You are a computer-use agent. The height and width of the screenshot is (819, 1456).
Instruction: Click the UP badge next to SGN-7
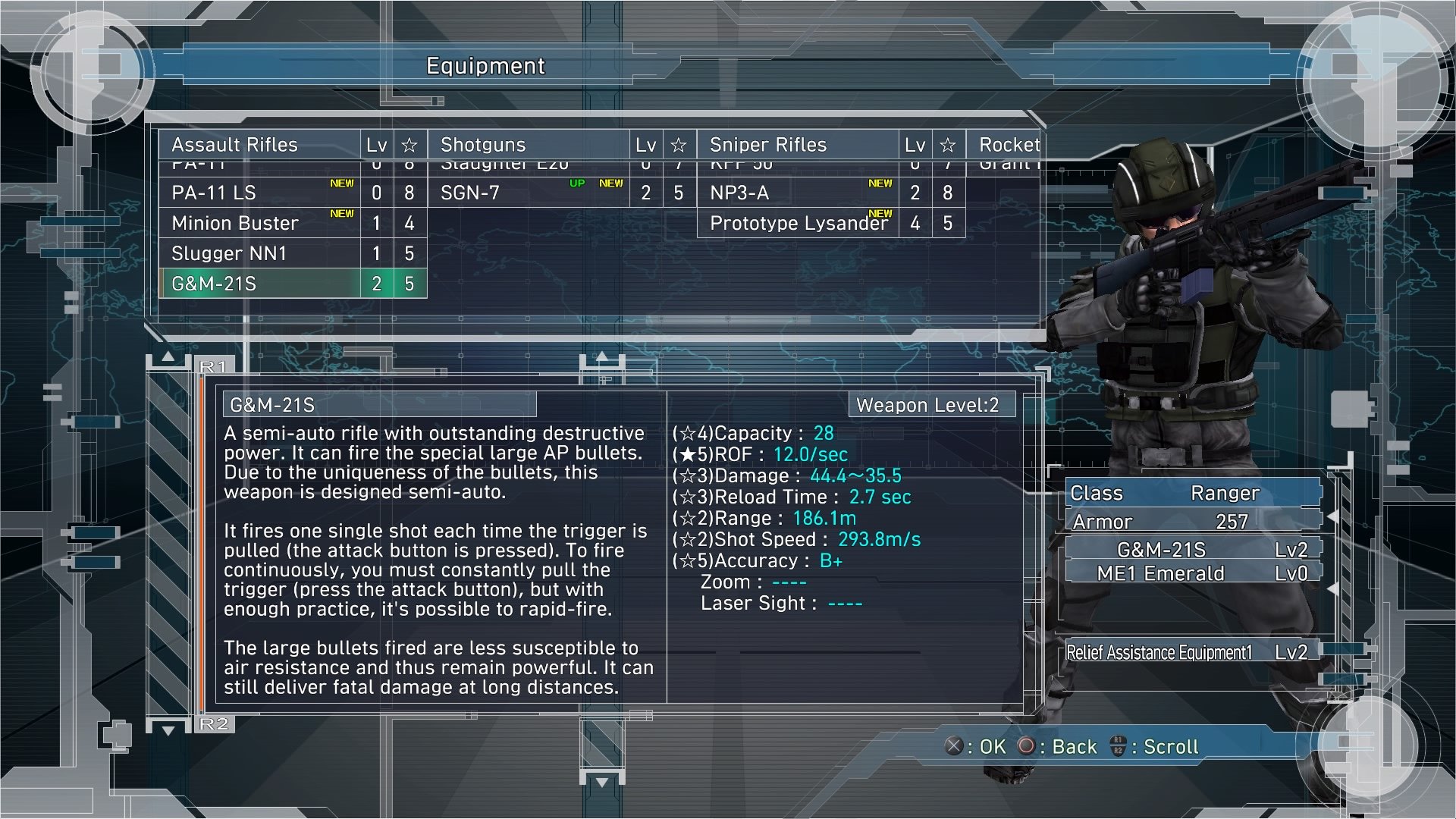point(576,182)
